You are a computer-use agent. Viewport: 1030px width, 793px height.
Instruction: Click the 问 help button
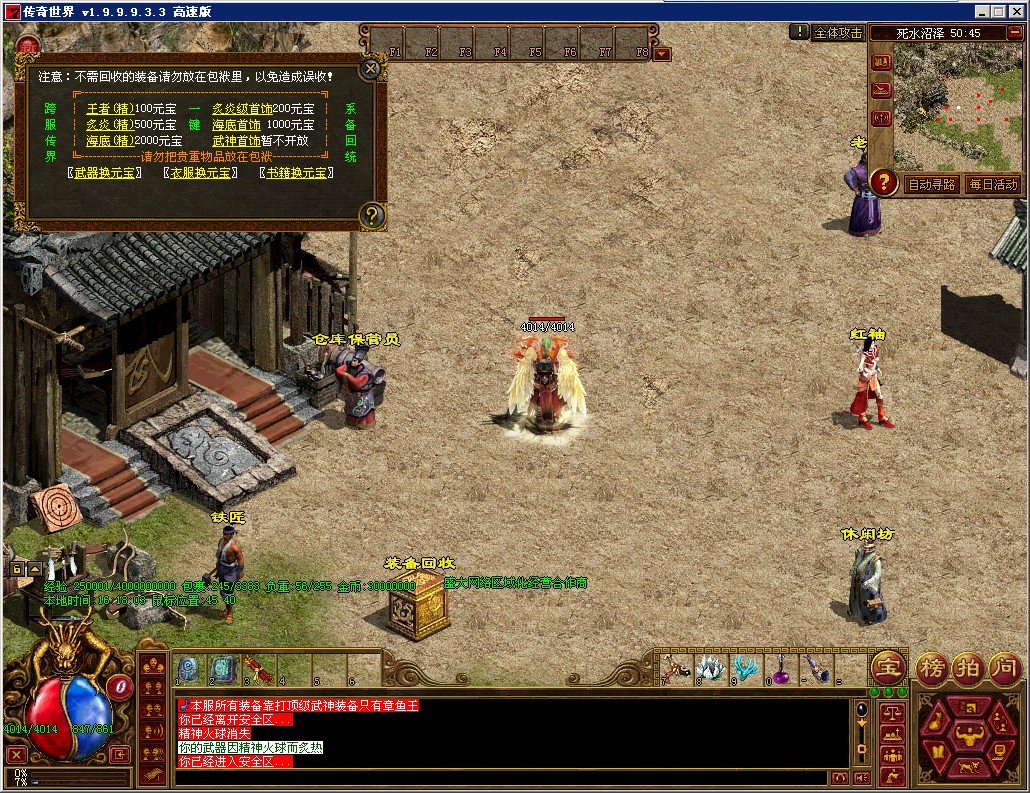(x=1004, y=667)
